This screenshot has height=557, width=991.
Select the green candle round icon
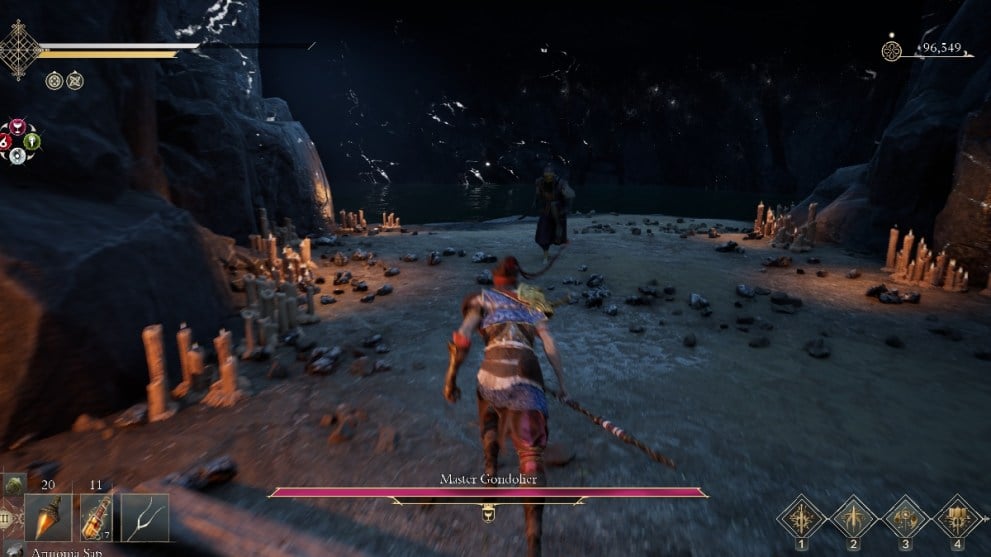click(33, 142)
